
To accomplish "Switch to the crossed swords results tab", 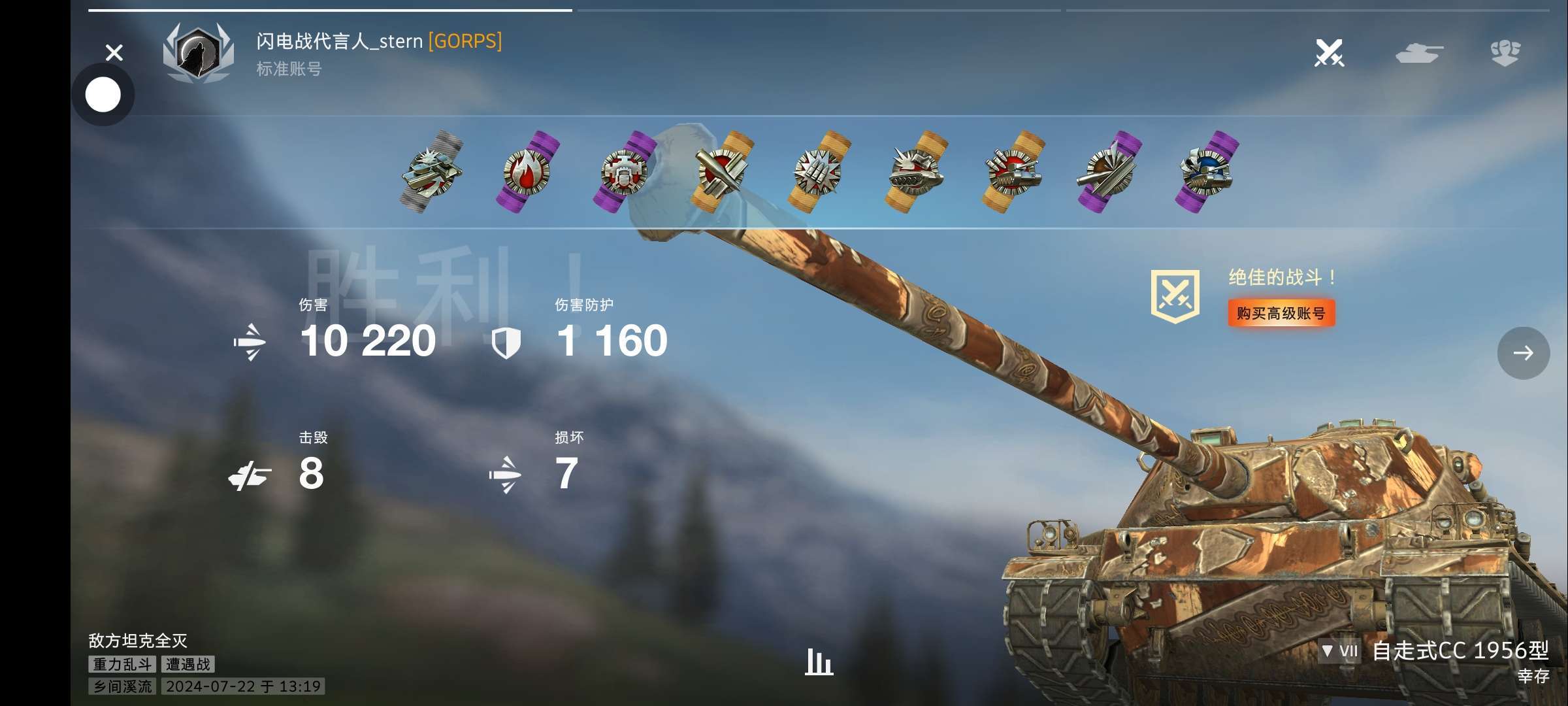I will coord(1329,53).
